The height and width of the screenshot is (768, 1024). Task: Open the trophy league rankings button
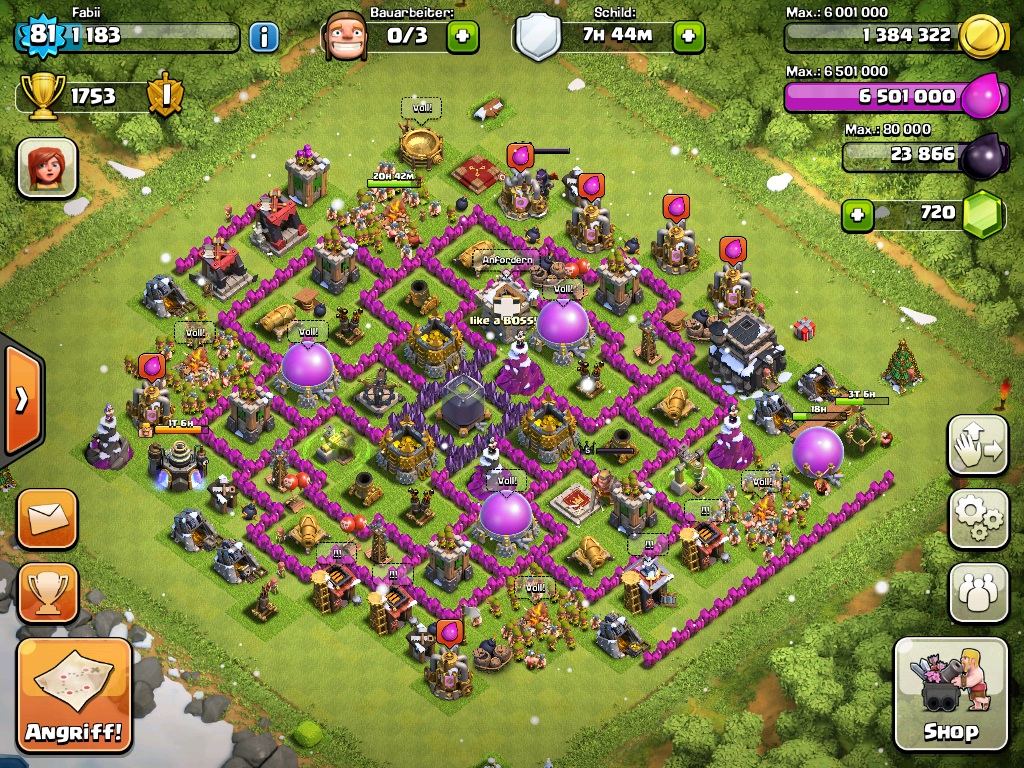pos(46,593)
